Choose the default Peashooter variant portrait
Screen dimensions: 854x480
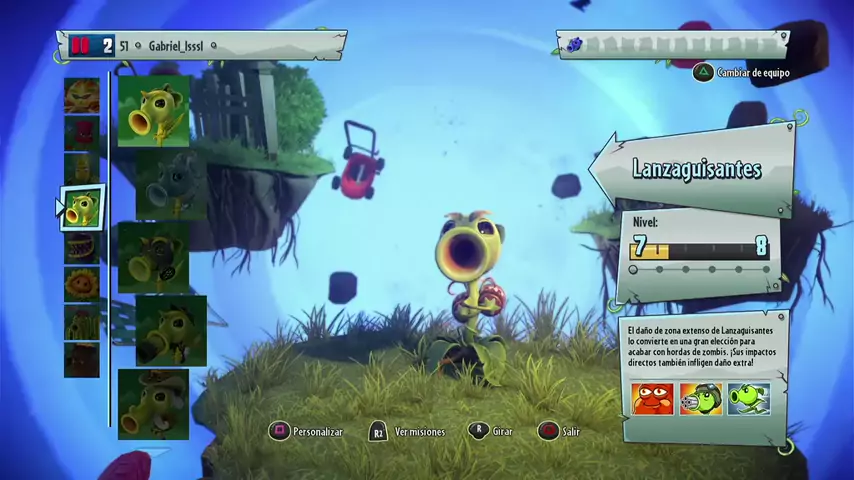[x=153, y=111]
